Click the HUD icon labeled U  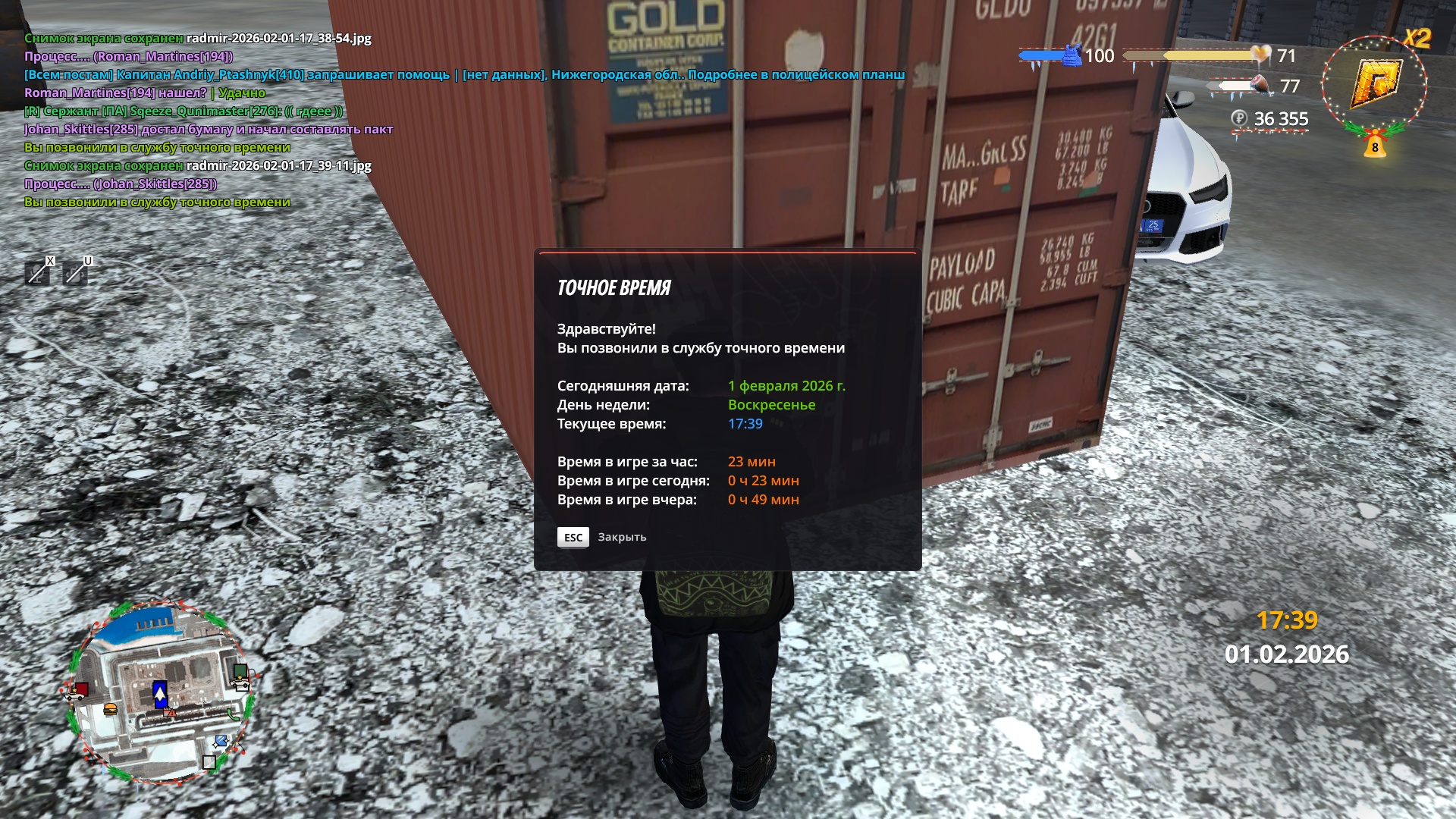(x=75, y=272)
